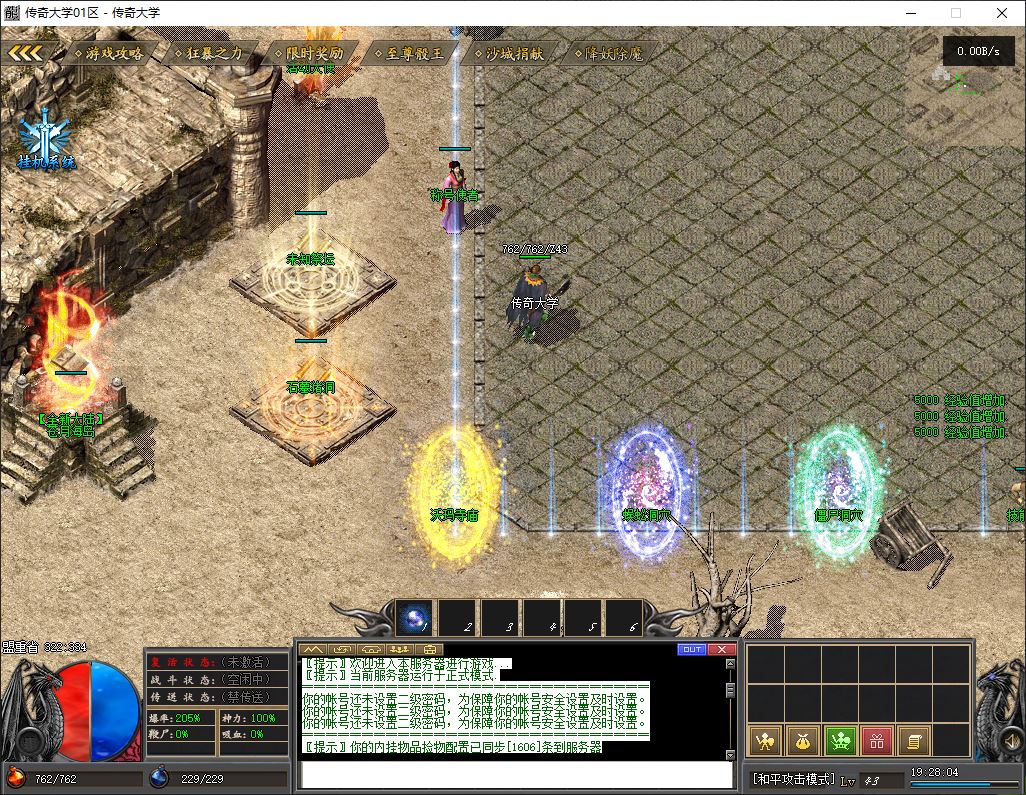Viewport: 1026px width, 795px height.
Task: Open the character warrior icon button
Action: pyautogui.click(x=766, y=741)
